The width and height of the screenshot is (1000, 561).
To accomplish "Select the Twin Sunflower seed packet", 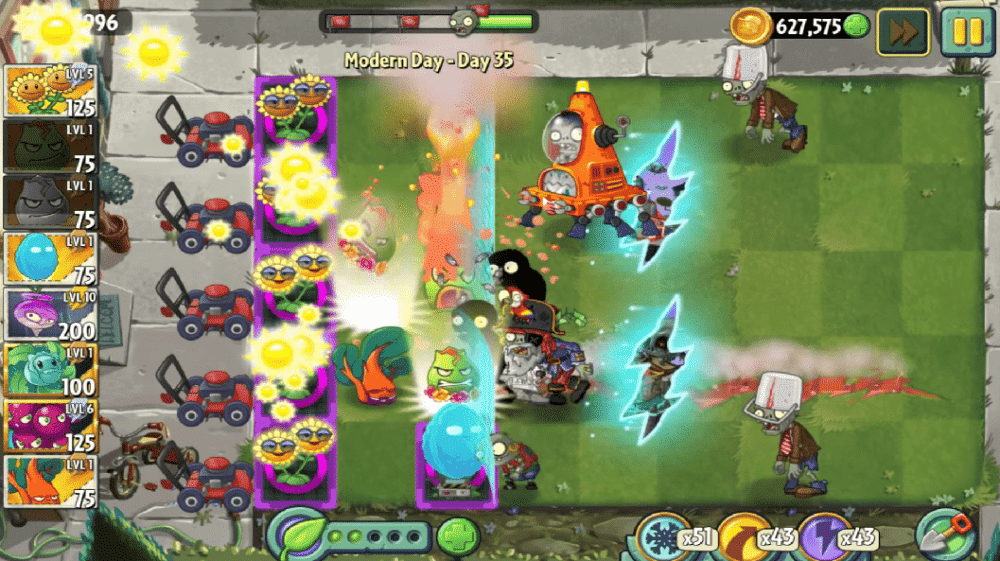I will click(50, 92).
